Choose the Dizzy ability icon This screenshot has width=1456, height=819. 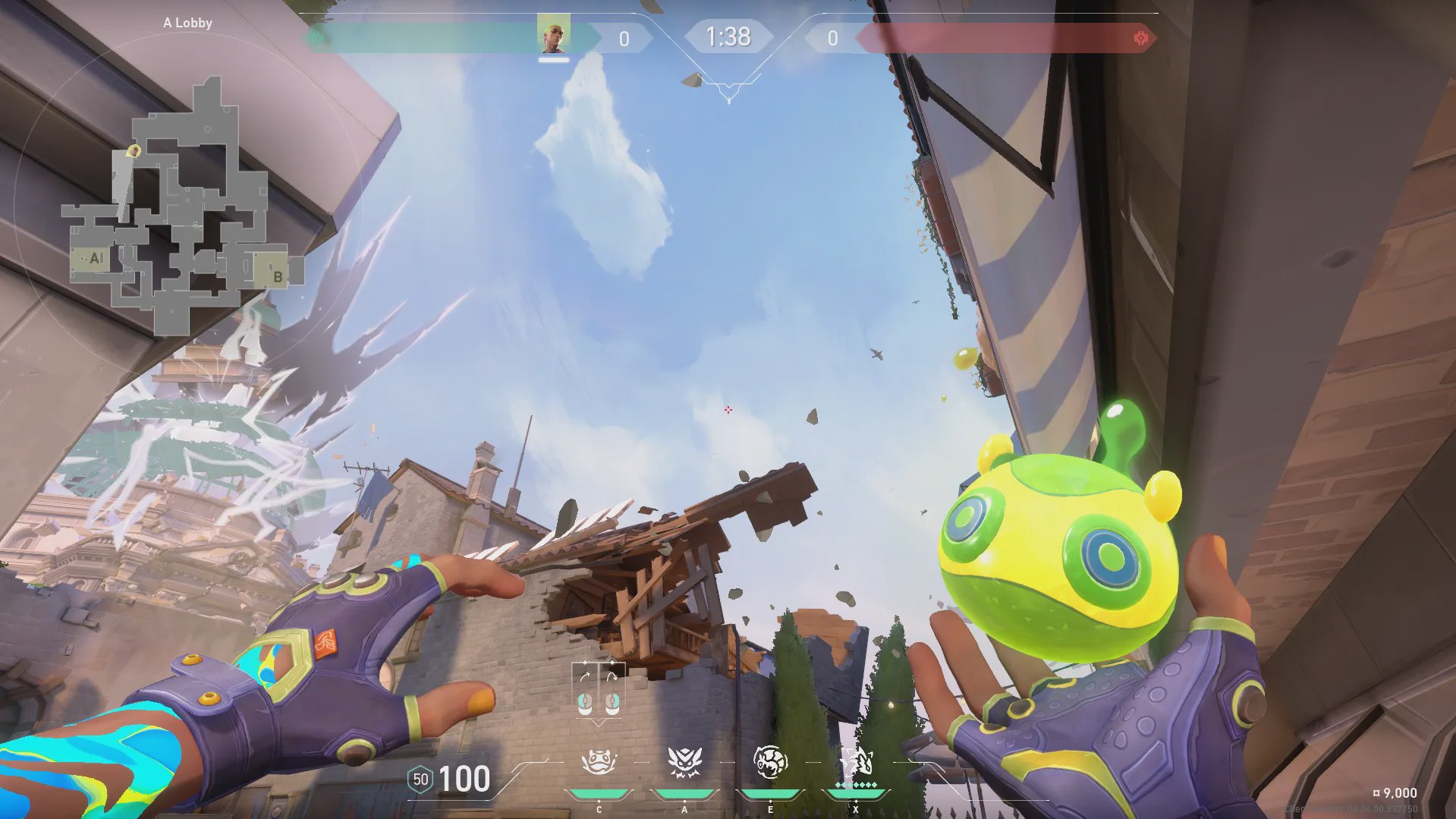tap(770, 762)
